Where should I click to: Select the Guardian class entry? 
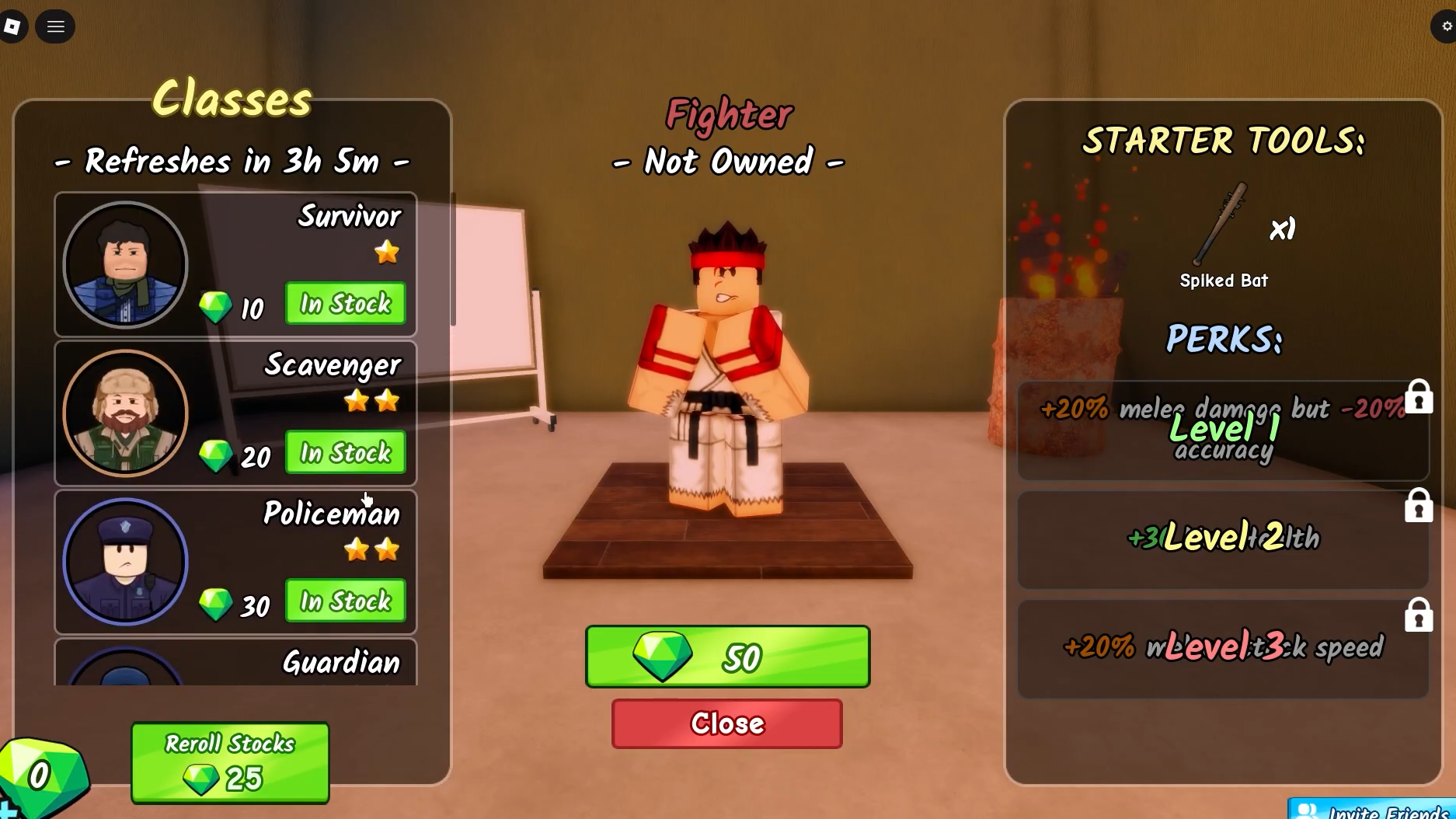235,663
